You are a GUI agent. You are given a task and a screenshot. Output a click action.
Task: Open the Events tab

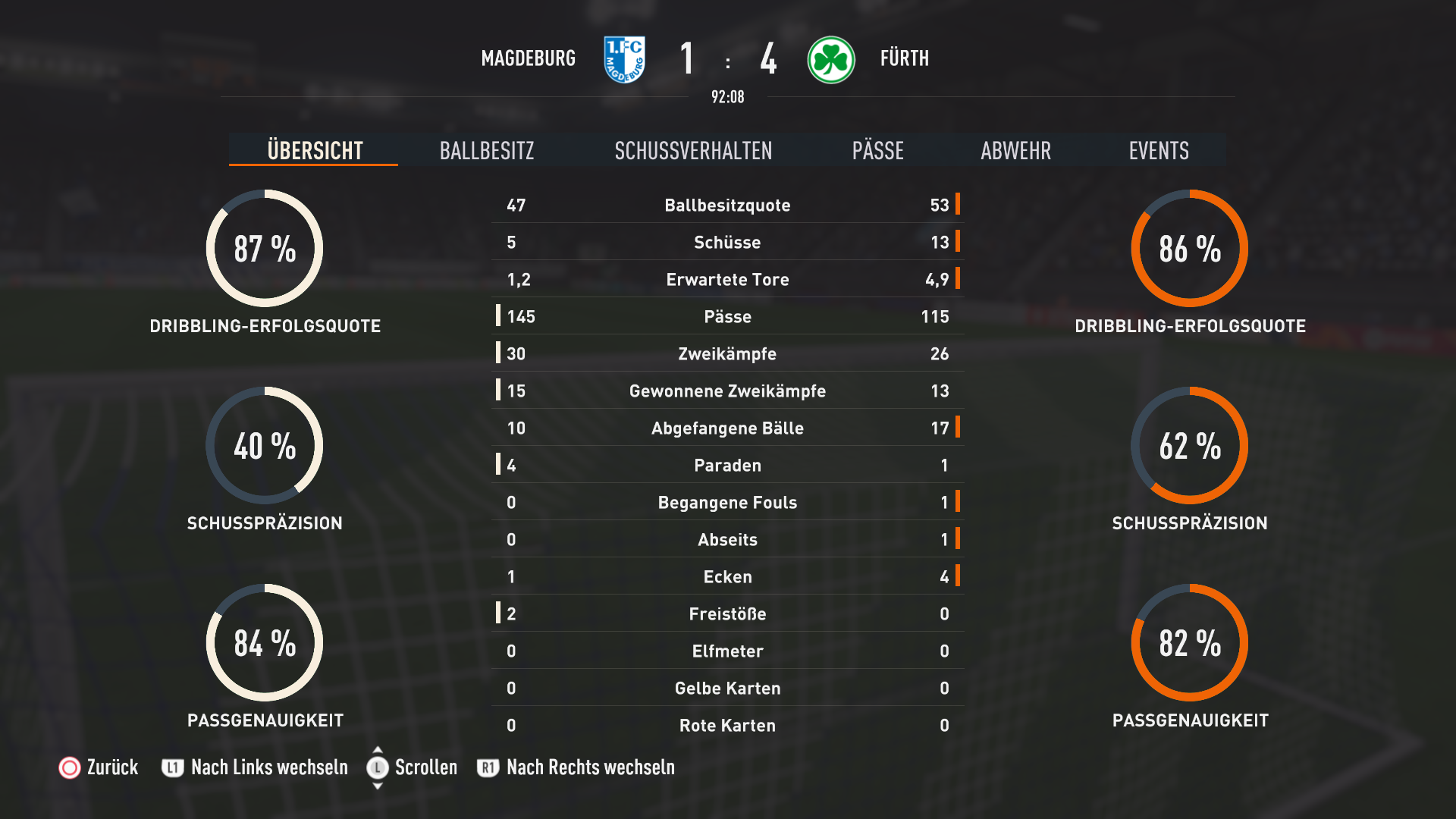(x=1158, y=150)
